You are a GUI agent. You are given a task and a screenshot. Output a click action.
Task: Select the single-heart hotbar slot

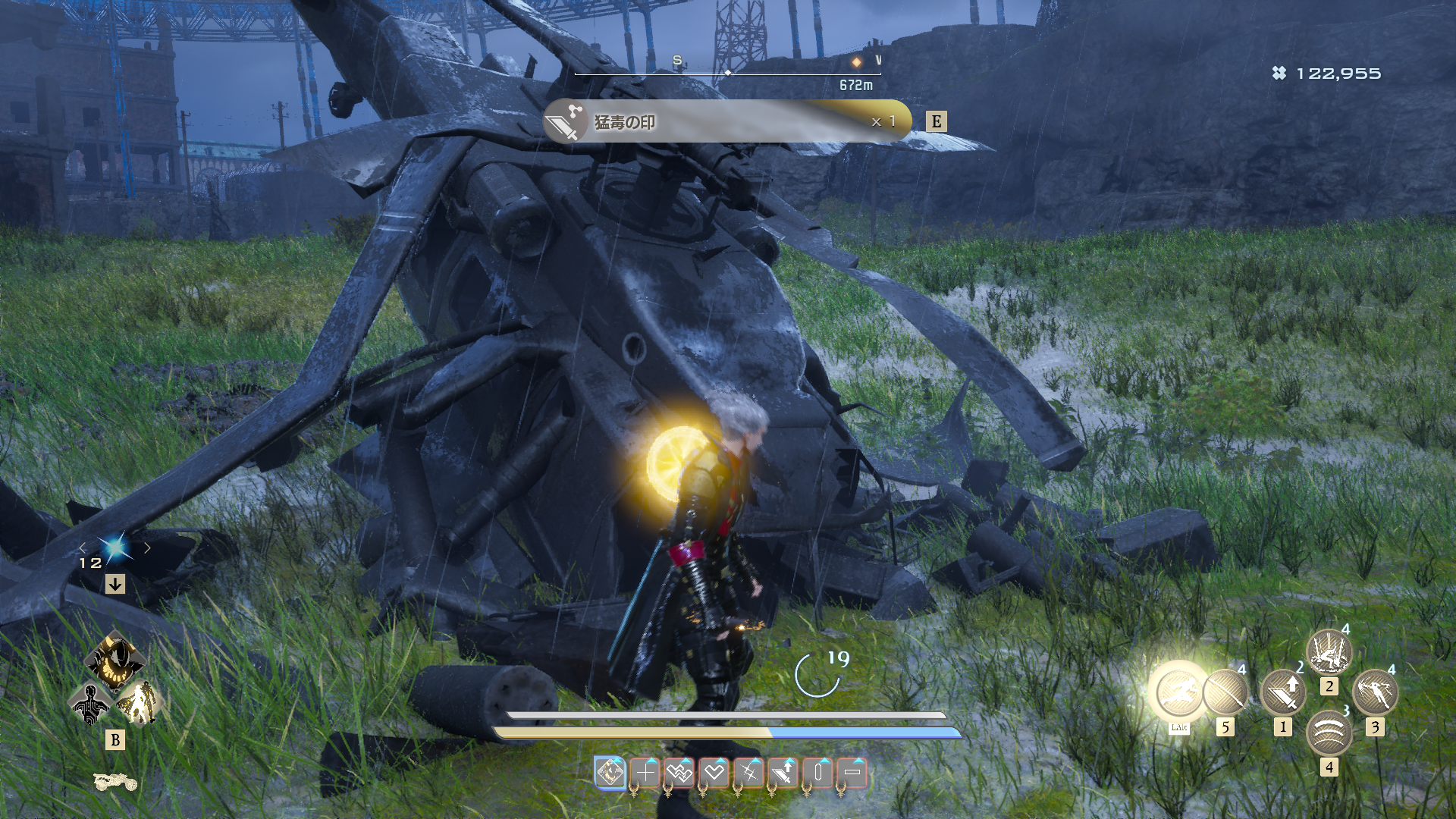[714, 773]
